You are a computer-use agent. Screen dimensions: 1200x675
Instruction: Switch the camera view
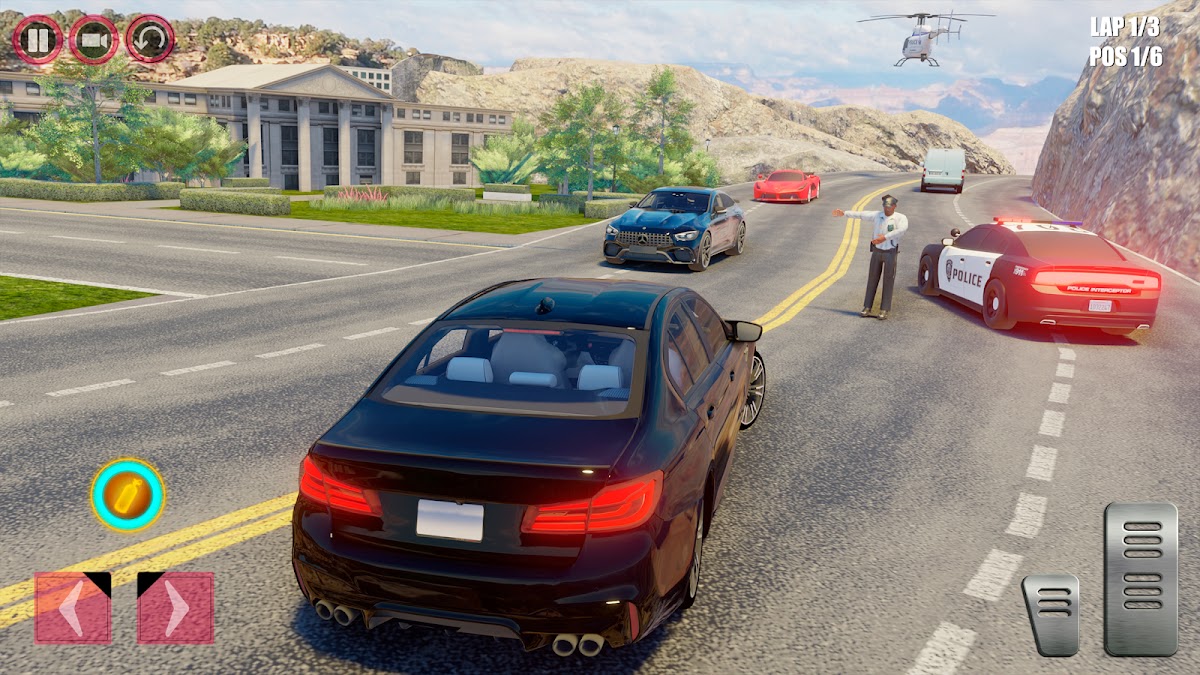click(x=94, y=40)
